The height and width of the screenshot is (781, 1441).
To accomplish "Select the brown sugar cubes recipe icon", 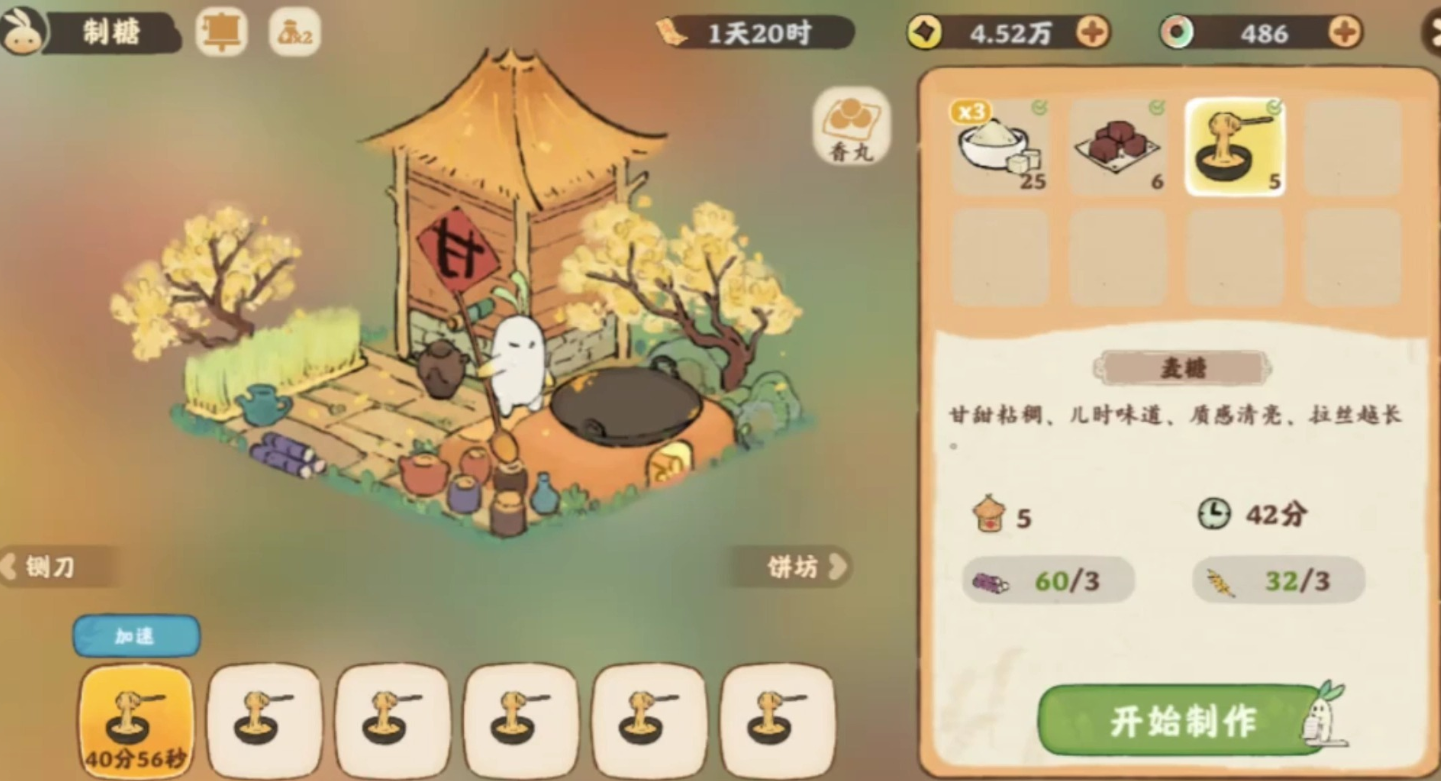I will [x=1117, y=145].
